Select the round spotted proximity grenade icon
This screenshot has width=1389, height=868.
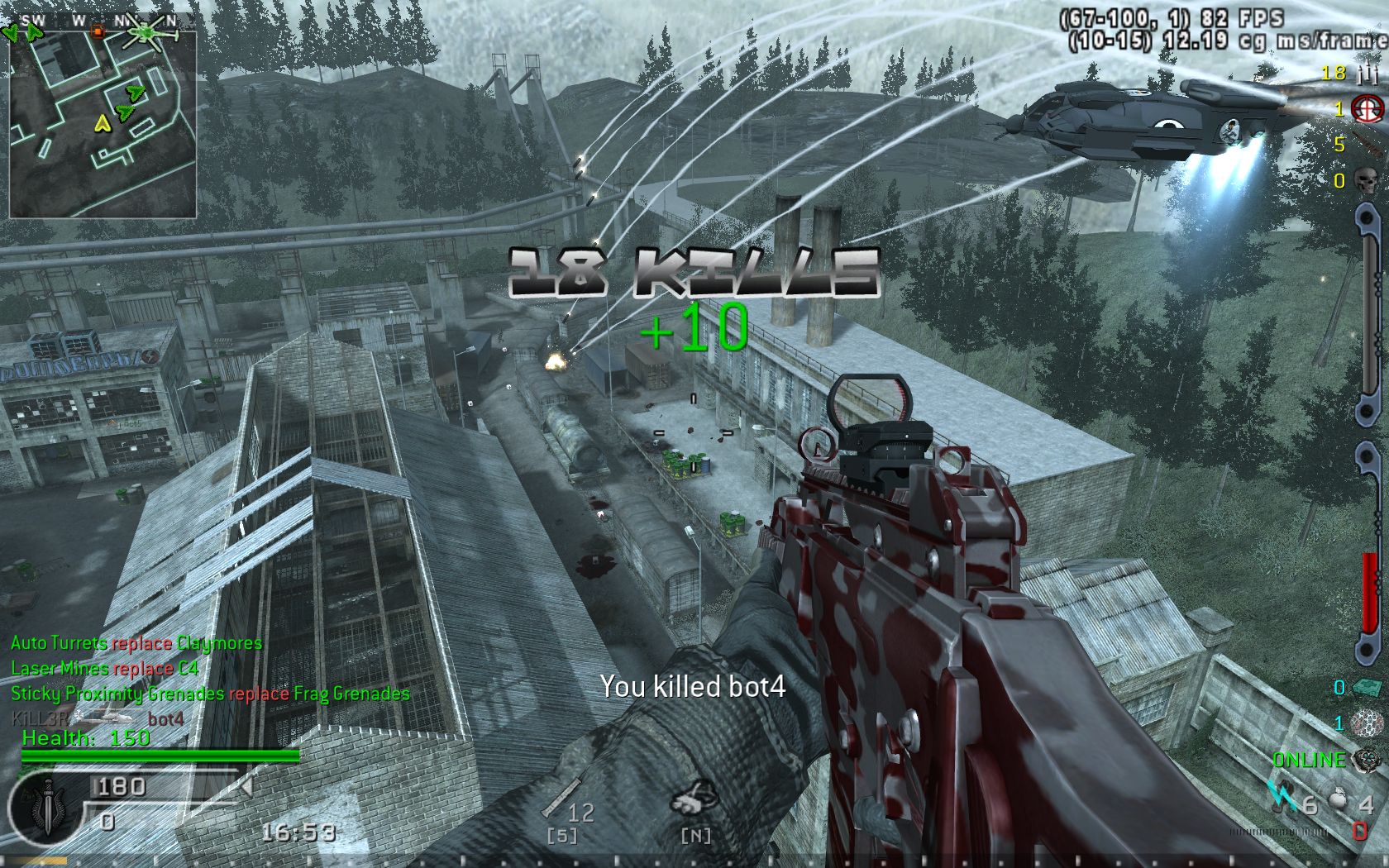click(1367, 723)
